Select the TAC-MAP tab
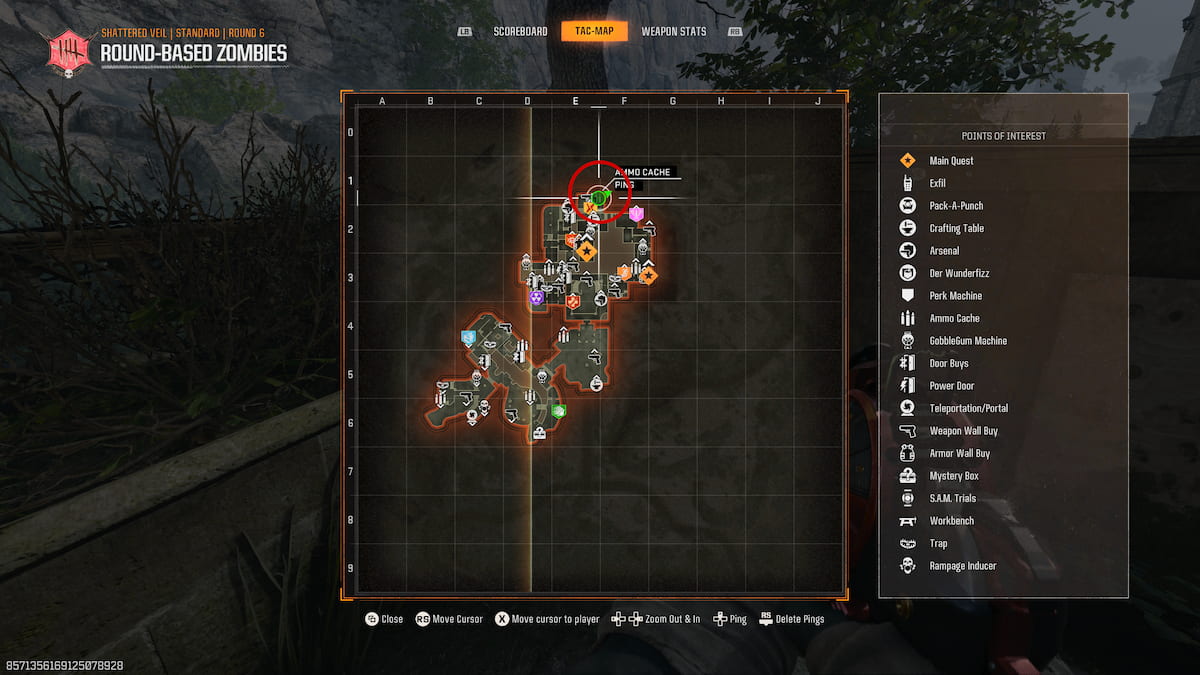The width and height of the screenshot is (1200, 675). click(594, 31)
